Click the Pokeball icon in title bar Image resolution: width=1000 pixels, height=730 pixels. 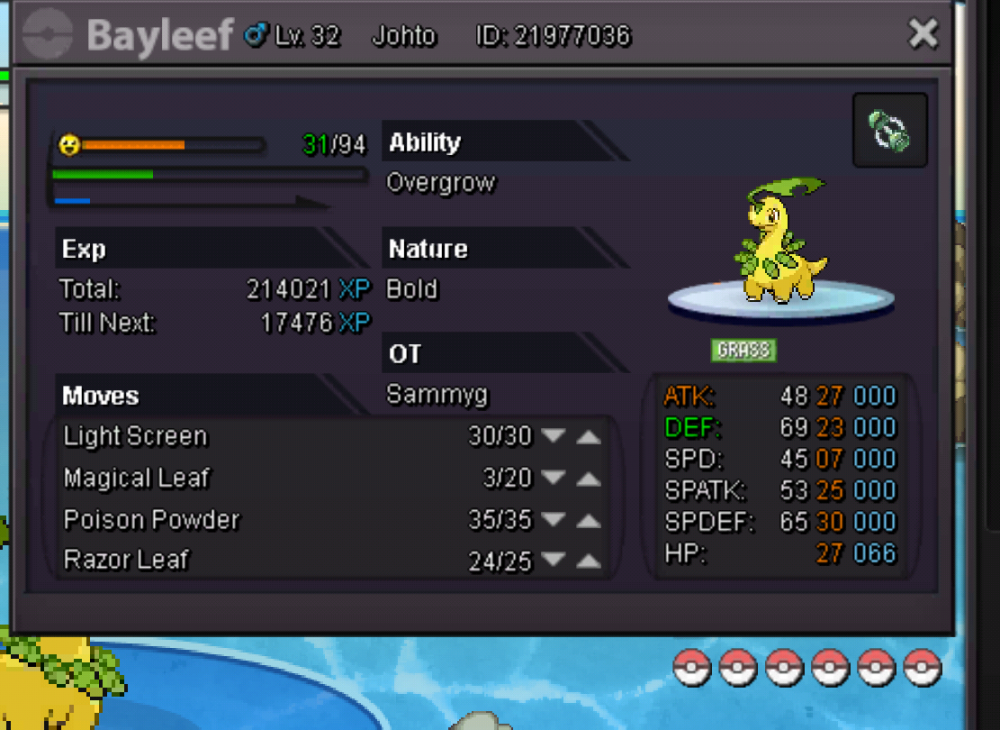[x=47, y=35]
